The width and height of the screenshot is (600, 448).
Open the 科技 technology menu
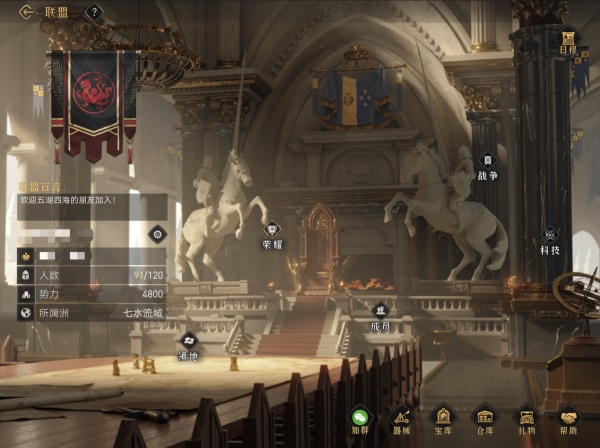550,239
